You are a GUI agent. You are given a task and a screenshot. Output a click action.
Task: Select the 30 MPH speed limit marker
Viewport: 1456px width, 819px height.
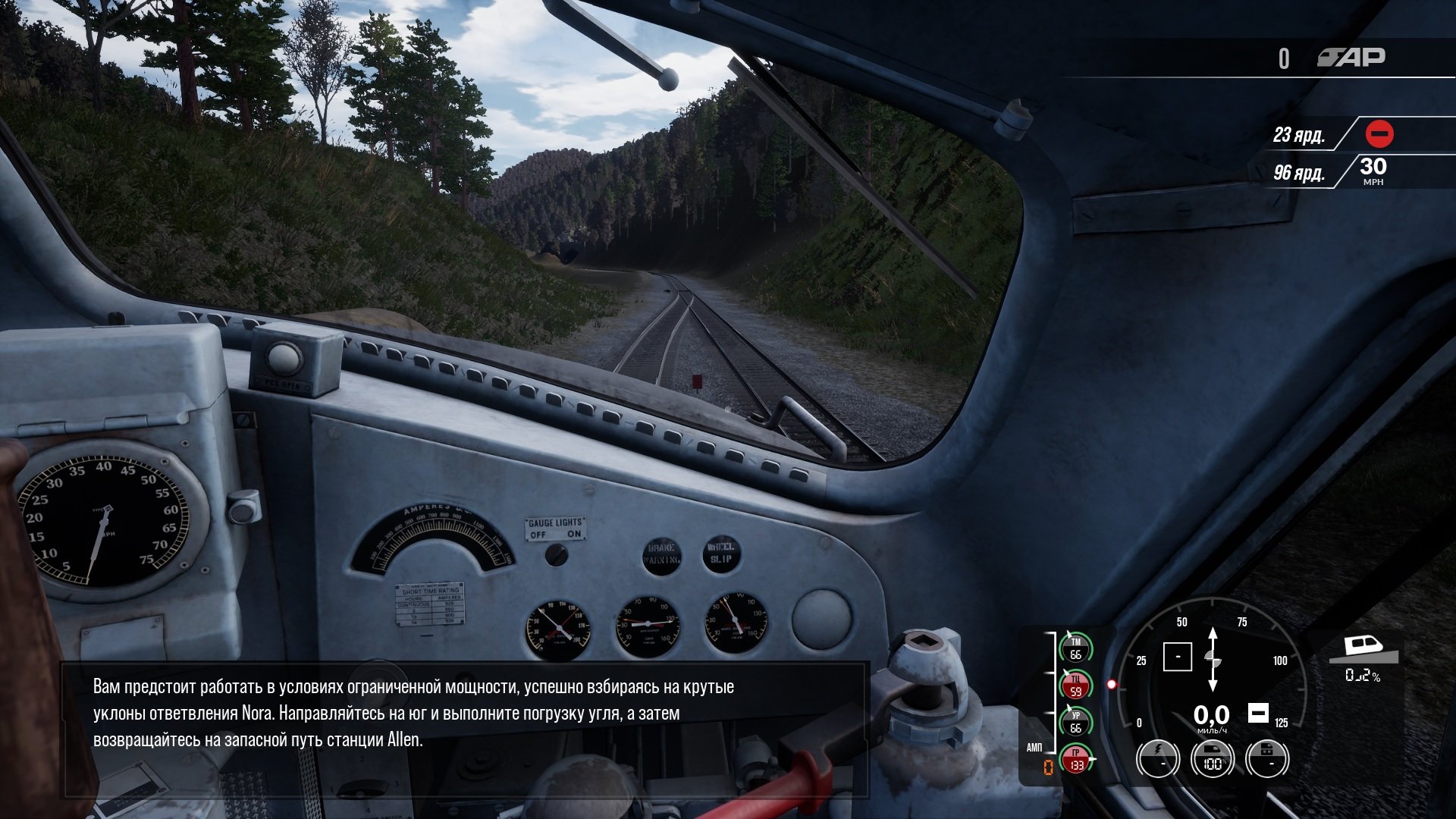click(x=1373, y=171)
